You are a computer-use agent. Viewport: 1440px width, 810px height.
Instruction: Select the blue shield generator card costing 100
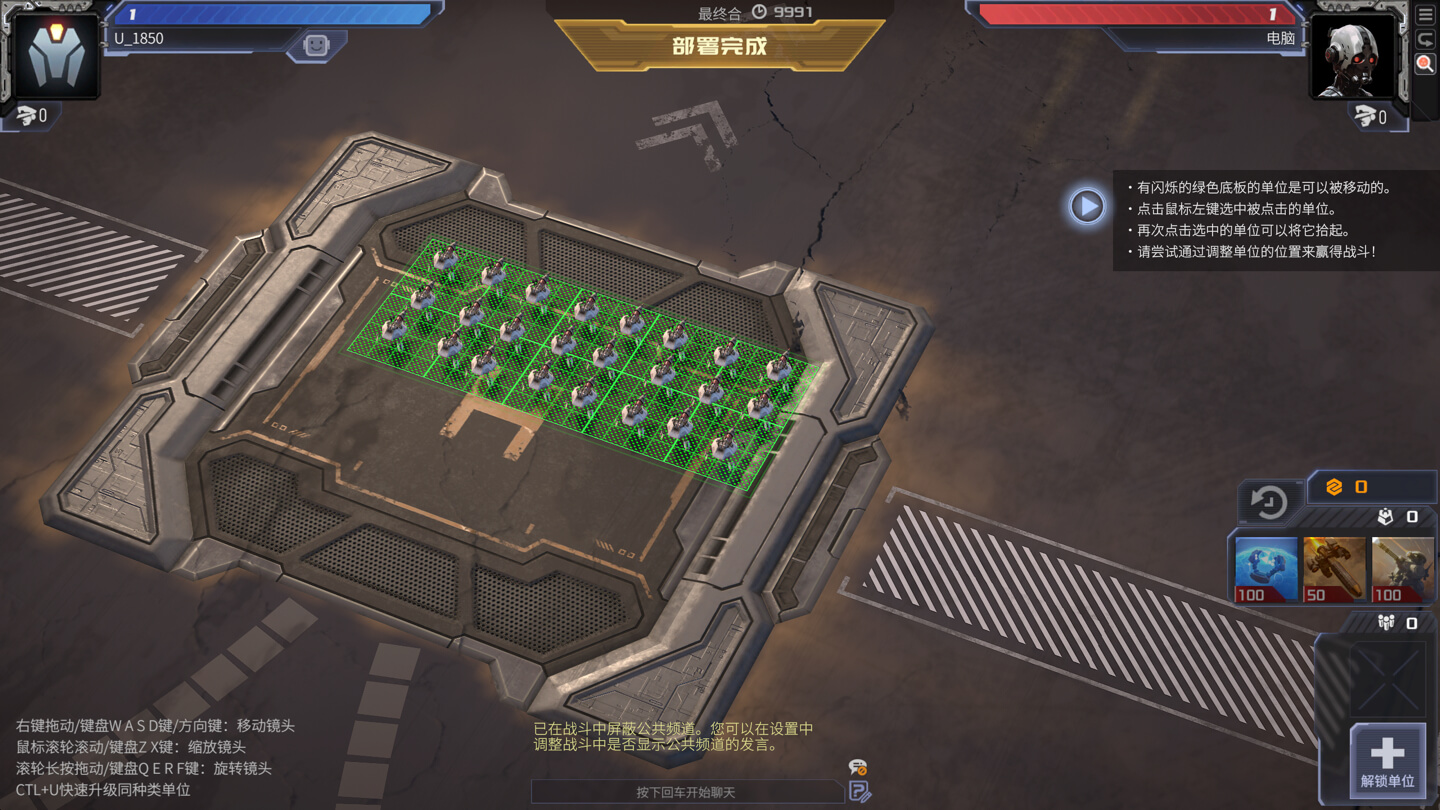click(1265, 570)
